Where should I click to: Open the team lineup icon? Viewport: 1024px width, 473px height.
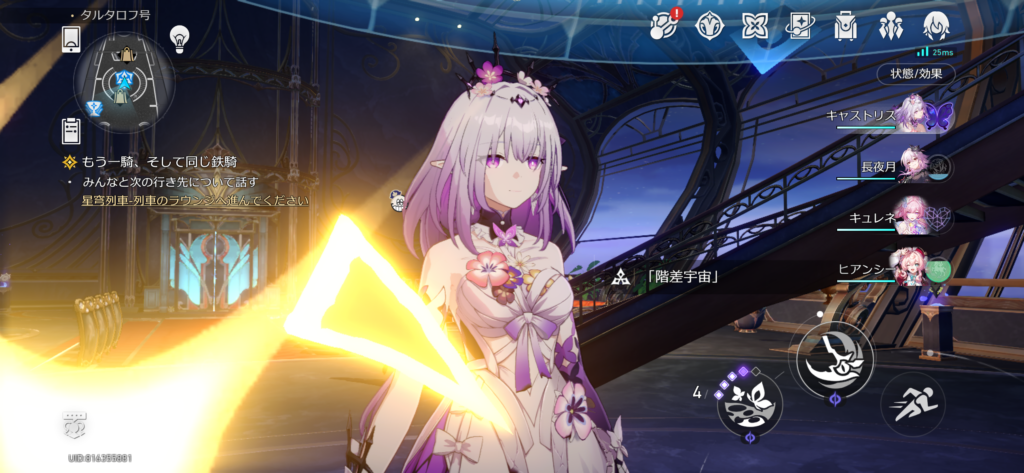coord(890,25)
